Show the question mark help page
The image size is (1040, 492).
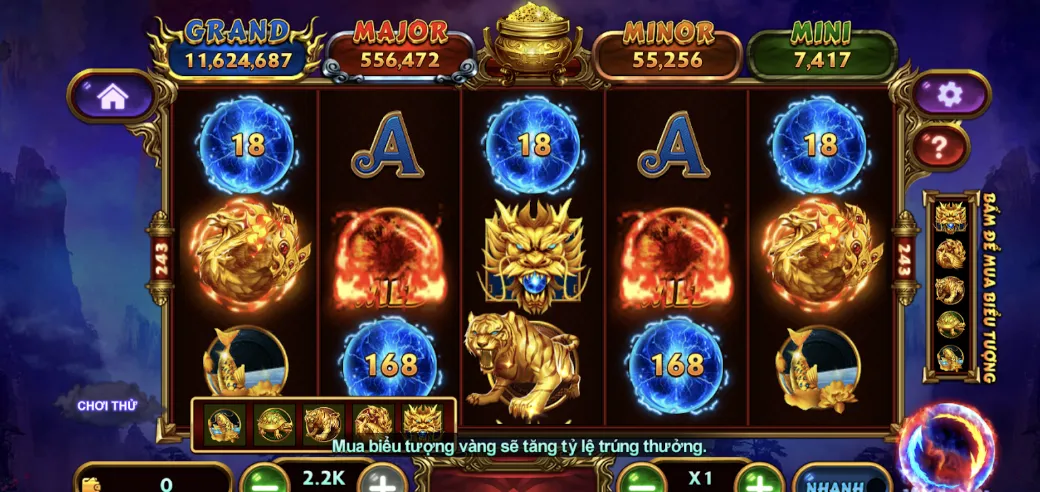point(939,148)
